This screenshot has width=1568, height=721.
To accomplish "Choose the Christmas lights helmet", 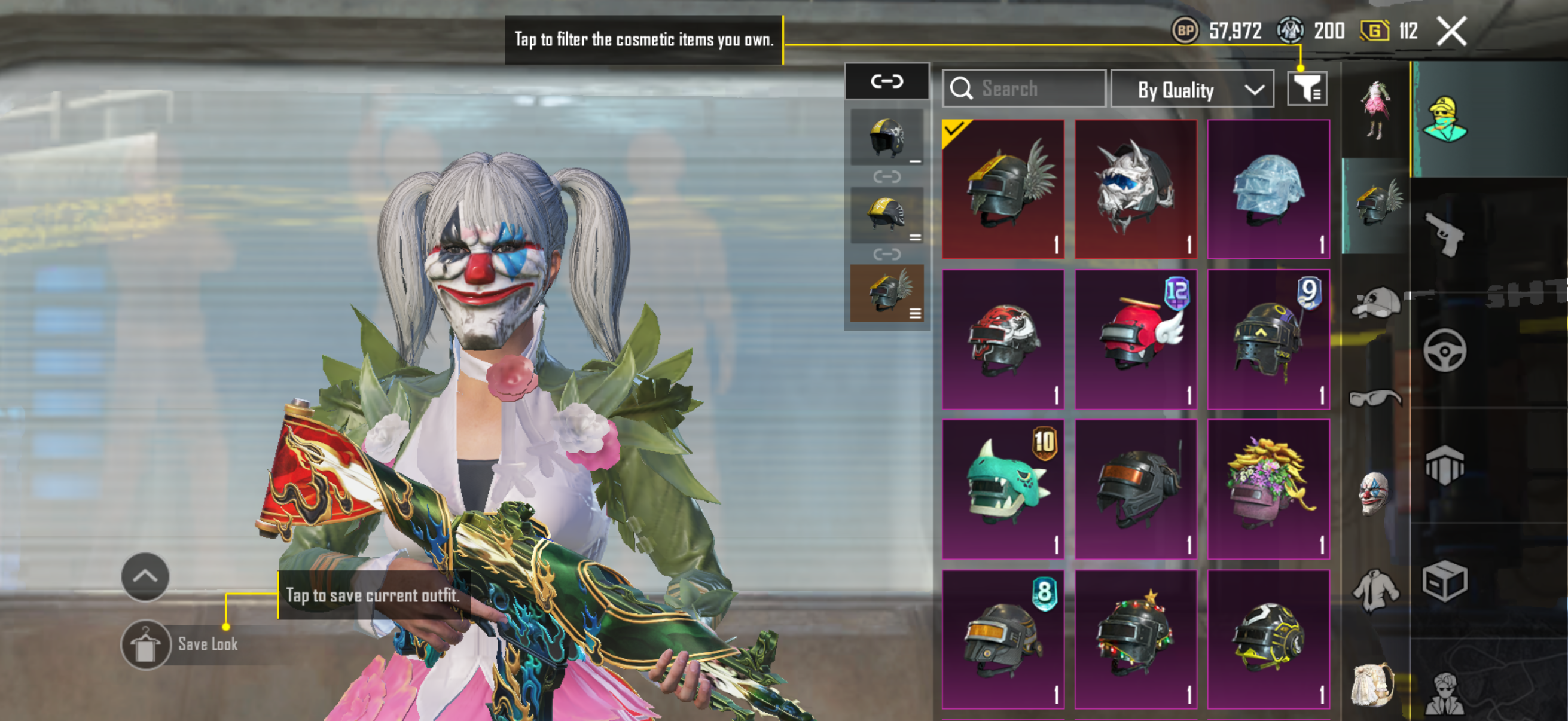I will [x=1135, y=639].
